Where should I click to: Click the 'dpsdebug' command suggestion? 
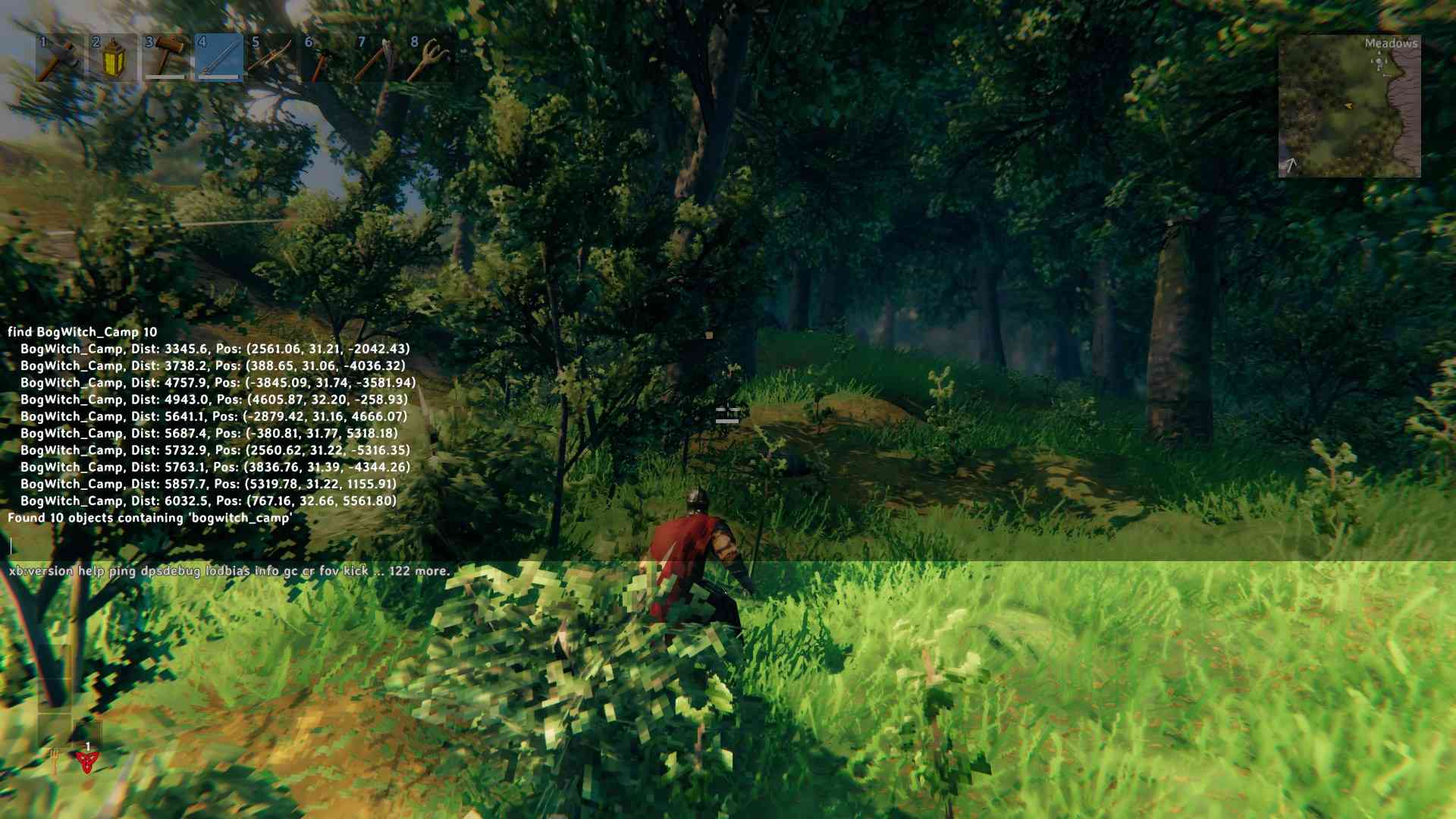point(169,572)
